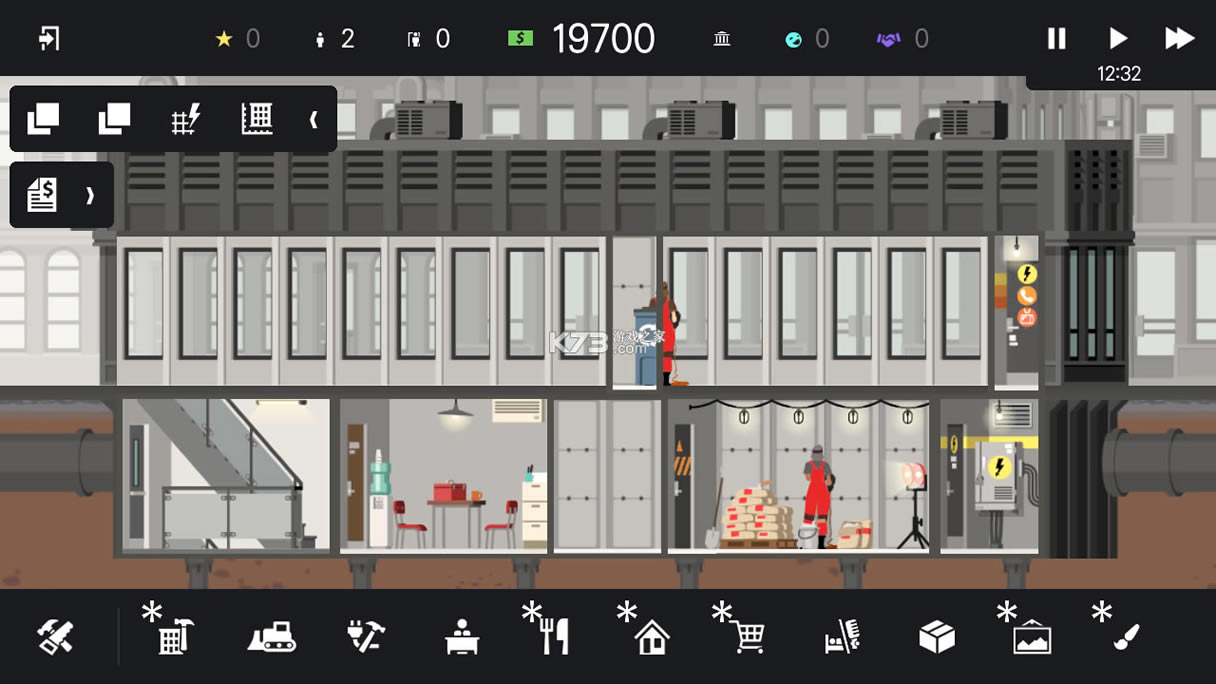Screen dimensions: 1216x684
Task: Choose the bulldozer demolish tool
Action: (x=271, y=636)
